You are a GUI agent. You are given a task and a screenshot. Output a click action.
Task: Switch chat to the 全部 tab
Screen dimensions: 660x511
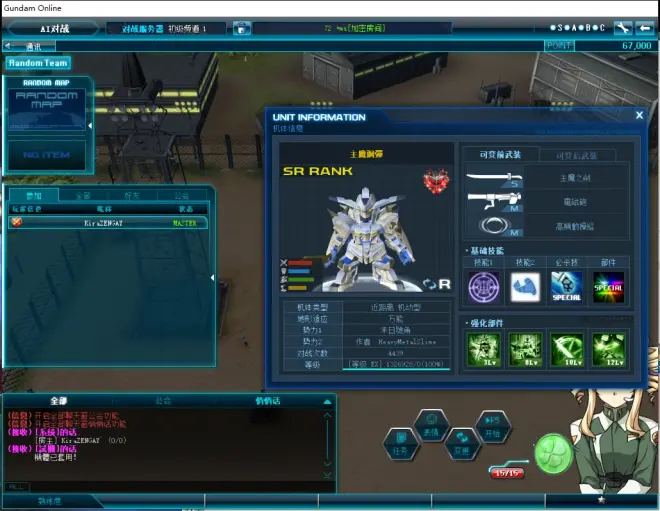tap(58, 400)
